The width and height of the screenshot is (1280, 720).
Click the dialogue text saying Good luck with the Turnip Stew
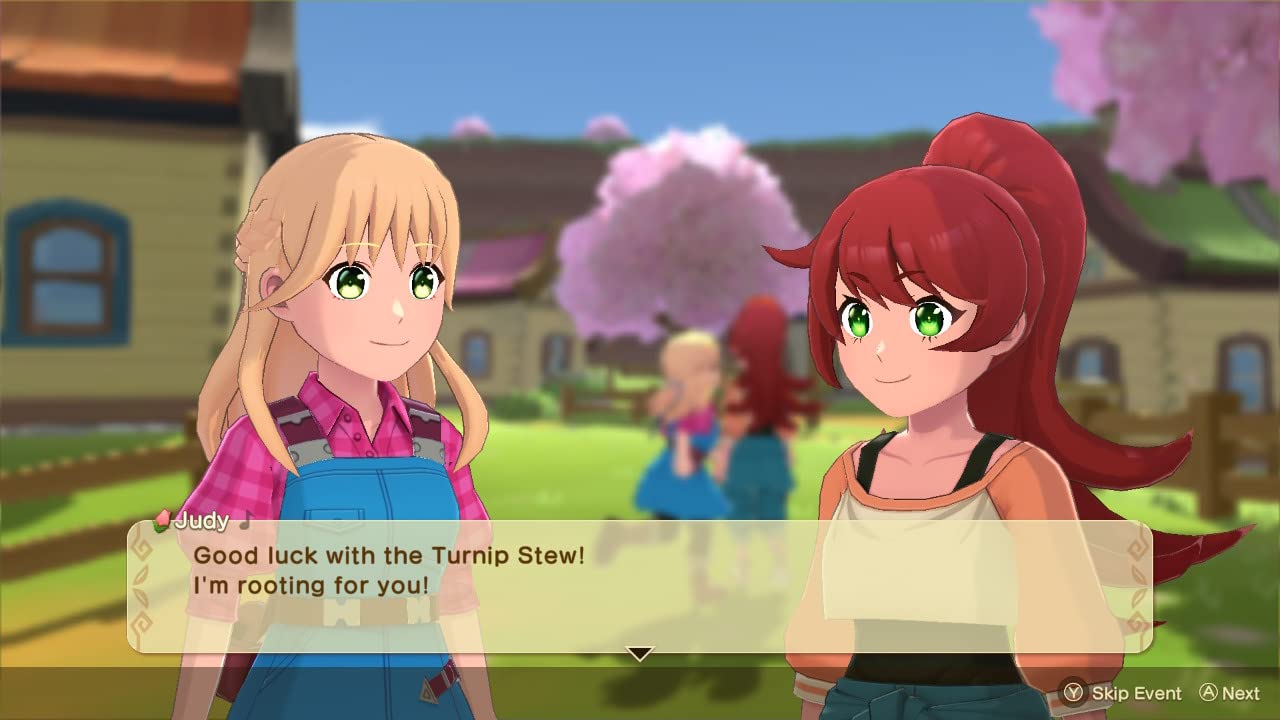click(390, 556)
